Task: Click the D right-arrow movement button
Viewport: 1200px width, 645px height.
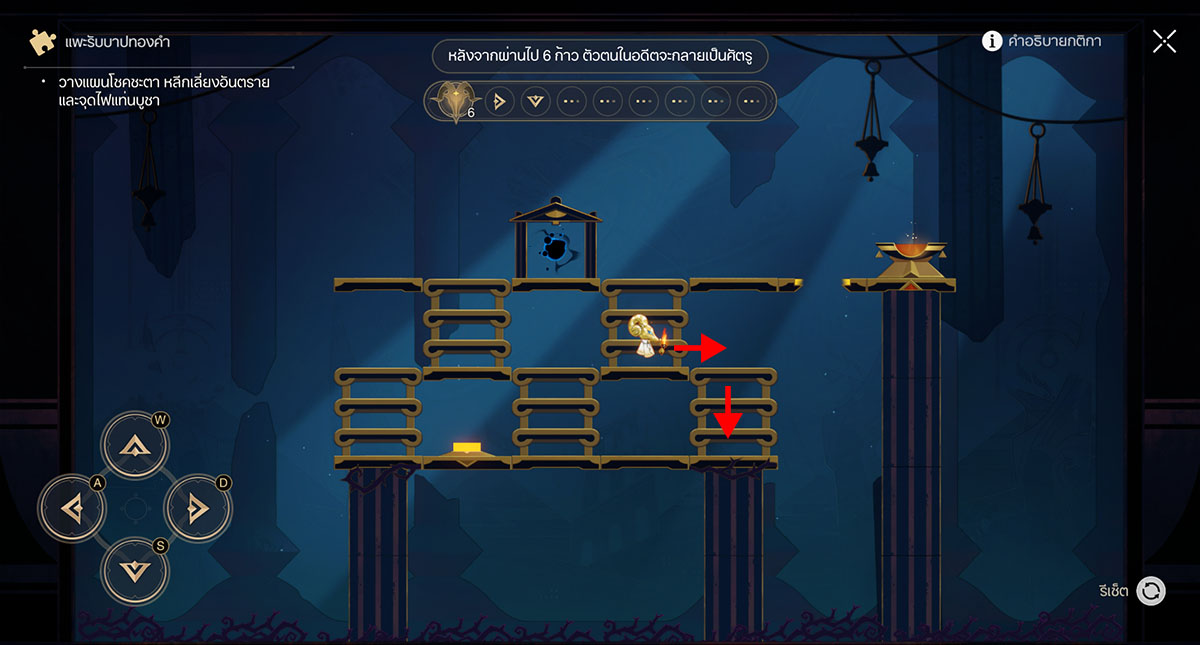Action: [197, 509]
